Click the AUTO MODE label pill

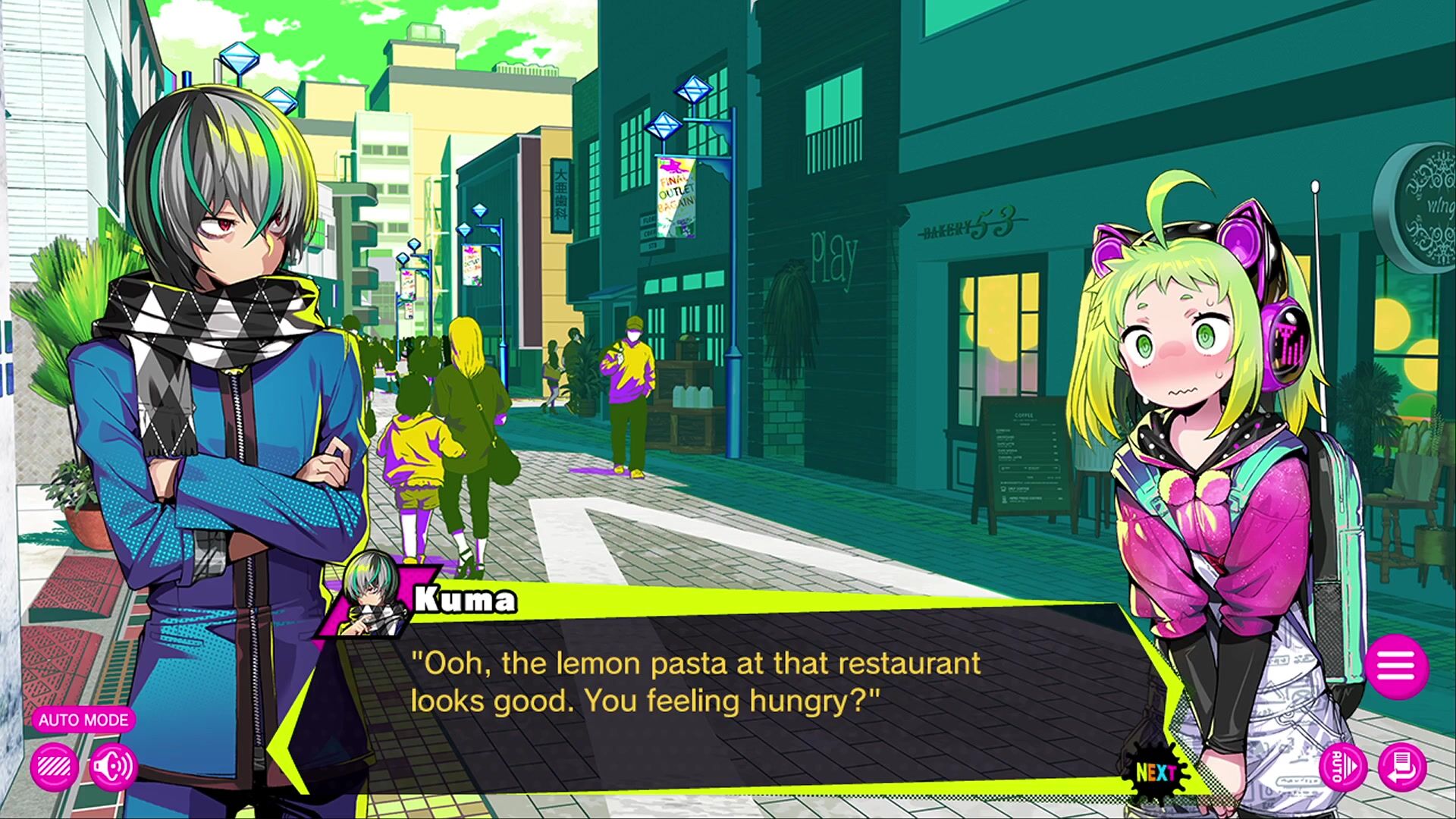pyautogui.click(x=83, y=720)
